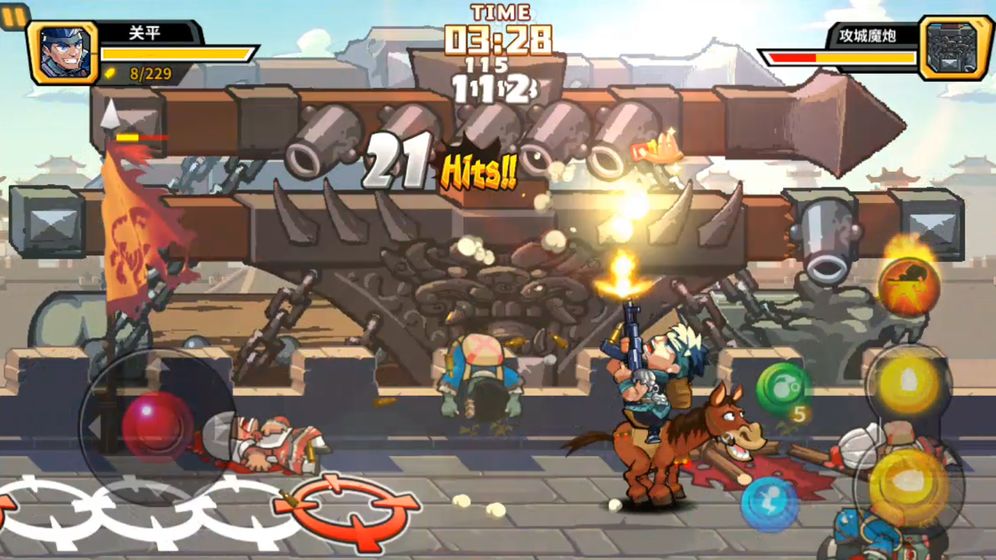Click the 攻城魔炮 boss portrait

coord(954,49)
